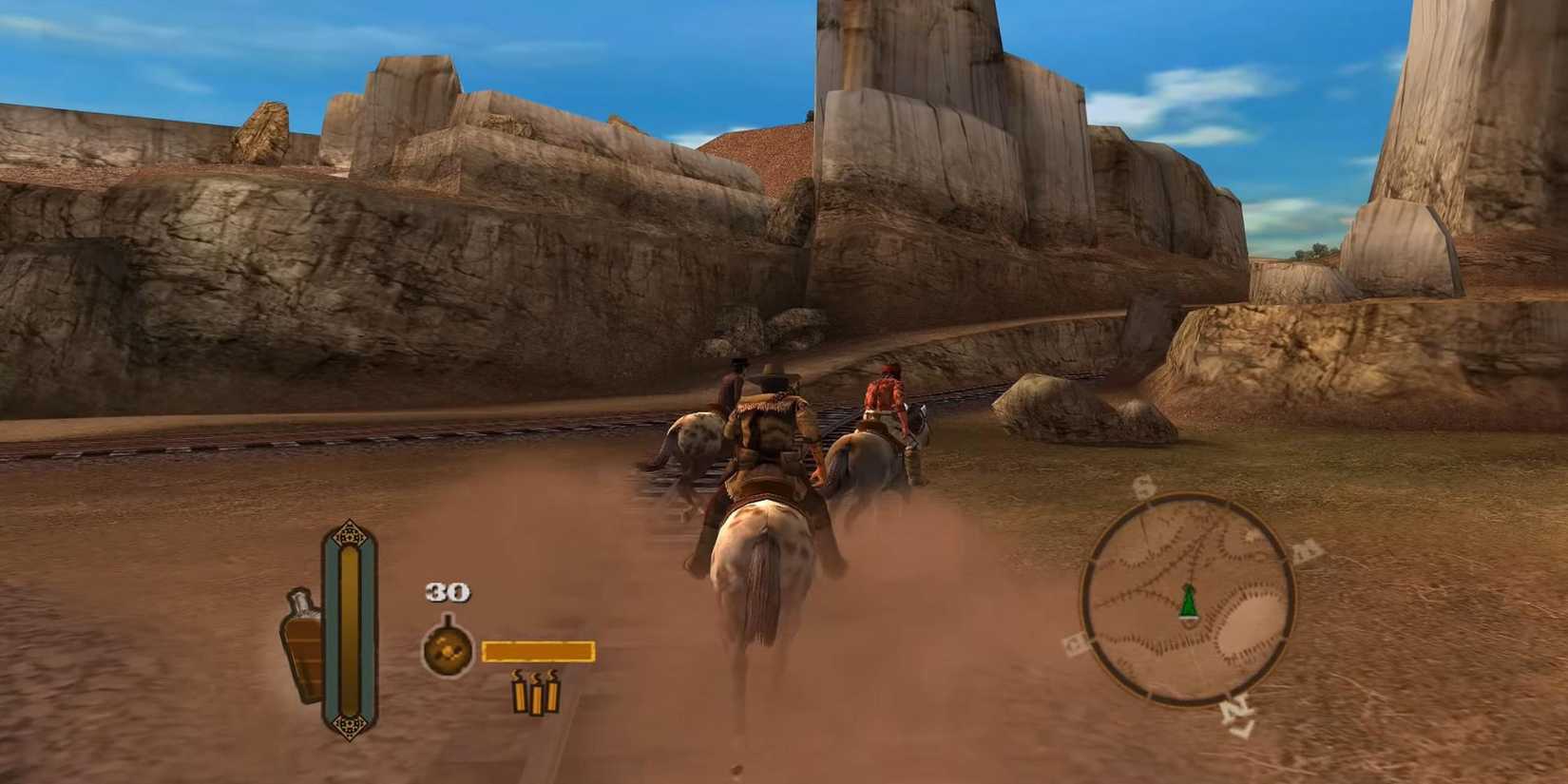
Task: Open the circular minimap
Action: pyautogui.click(x=1188, y=597)
